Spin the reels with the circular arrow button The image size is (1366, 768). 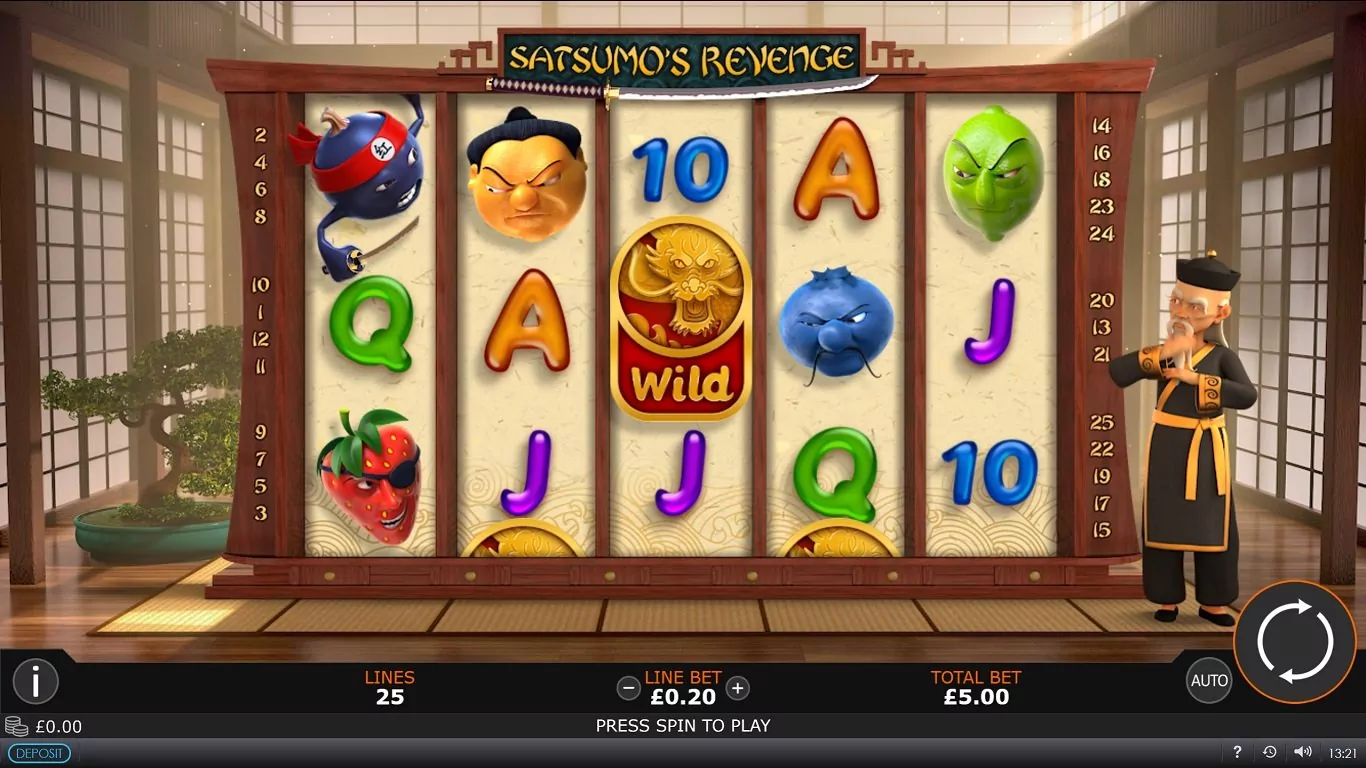pyautogui.click(x=1294, y=641)
